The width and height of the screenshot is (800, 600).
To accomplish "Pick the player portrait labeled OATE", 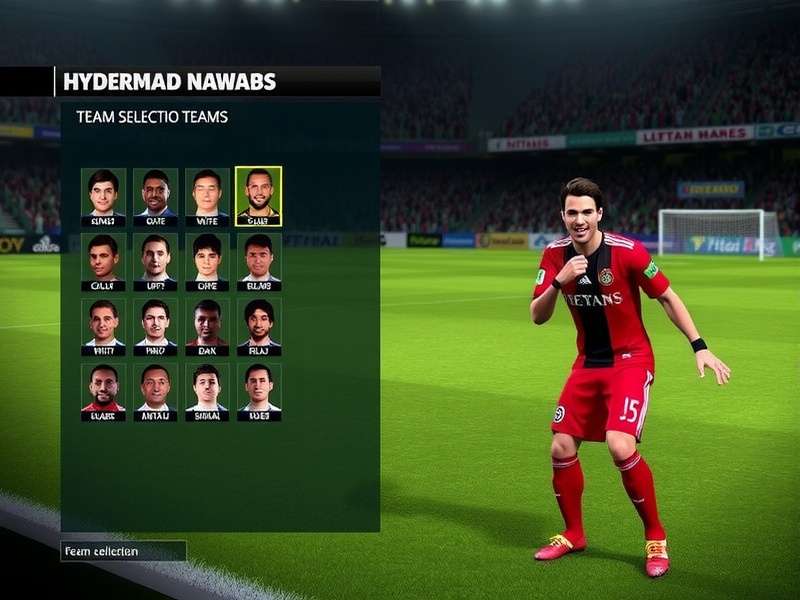I will click(155, 196).
